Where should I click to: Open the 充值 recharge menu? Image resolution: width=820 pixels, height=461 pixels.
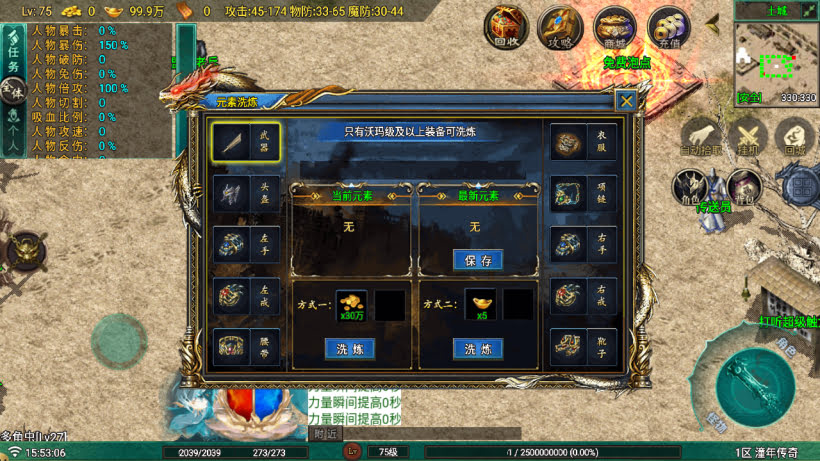[x=668, y=27]
